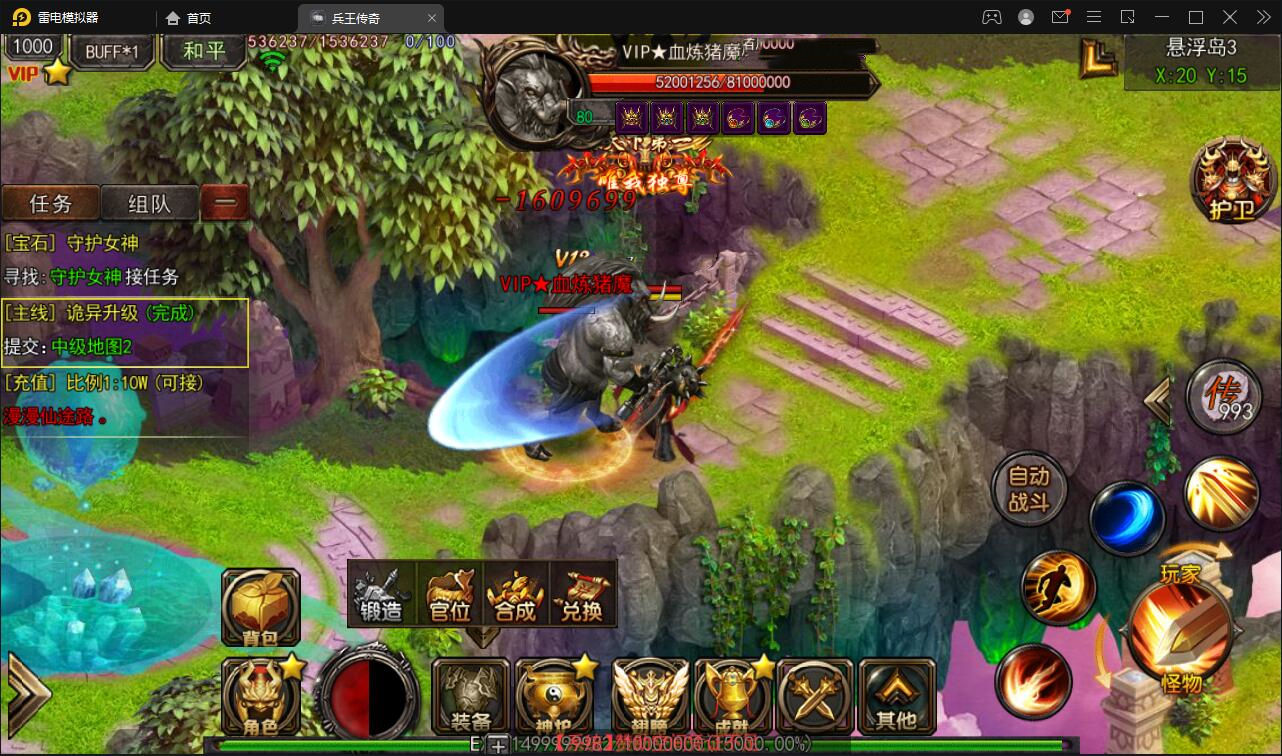Open the 护卫 guard panel
Image resolution: width=1282 pixels, height=756 pixels.
(x=1232, y=181)
